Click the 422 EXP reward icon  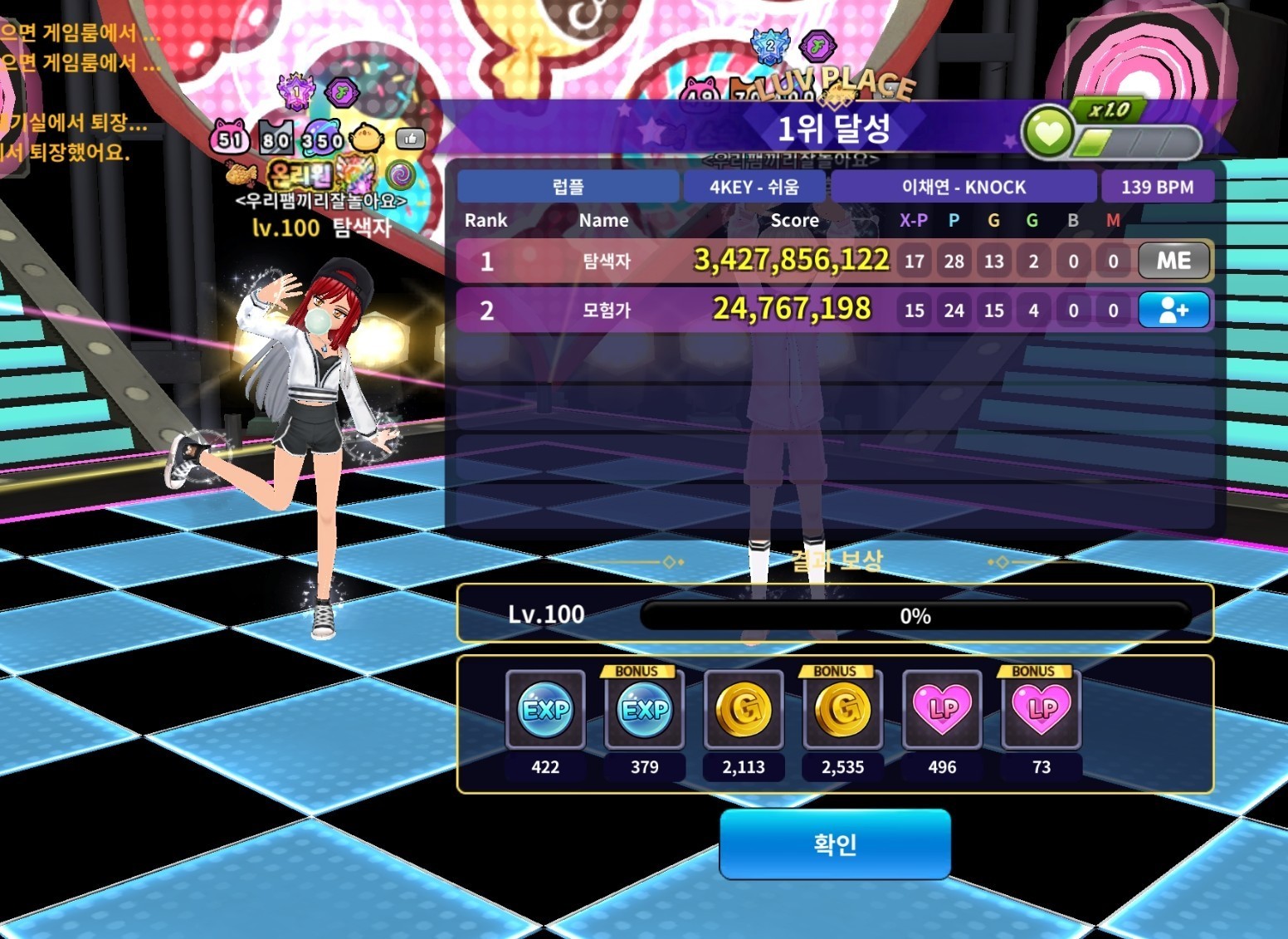[545, 710]
